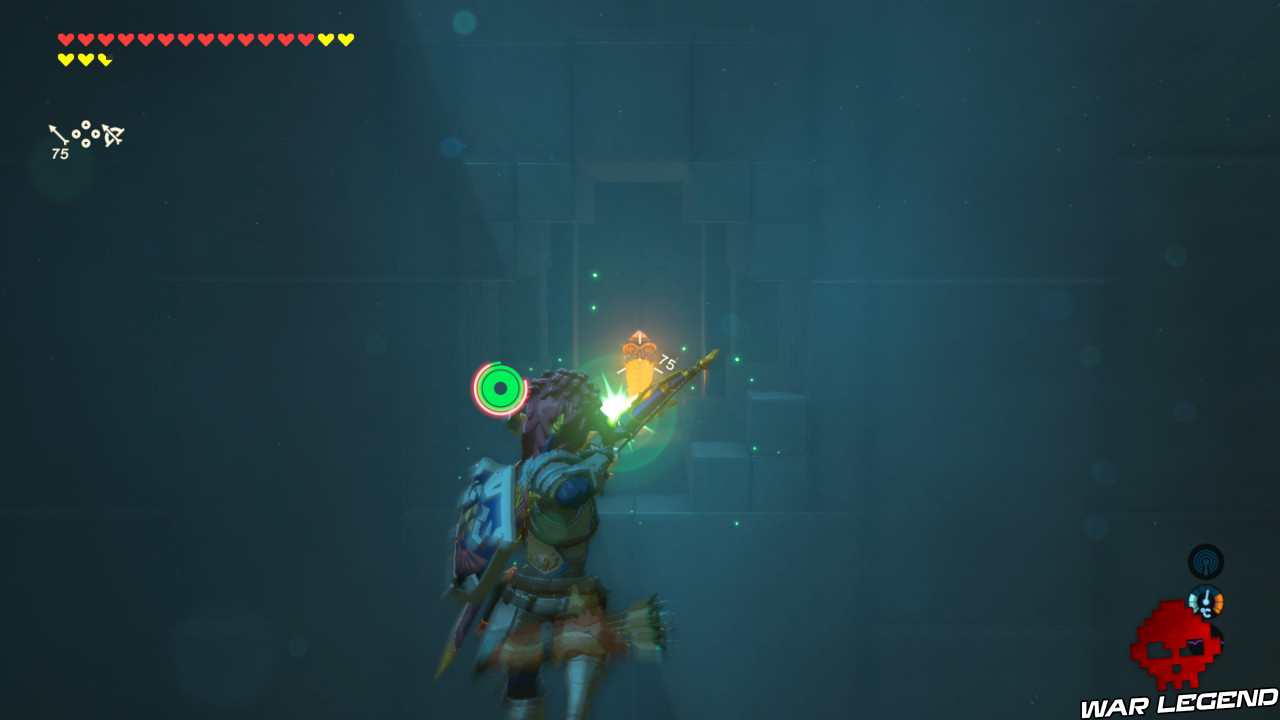Click the 75 label beside the glowing arrow

(x=666, y=362)
